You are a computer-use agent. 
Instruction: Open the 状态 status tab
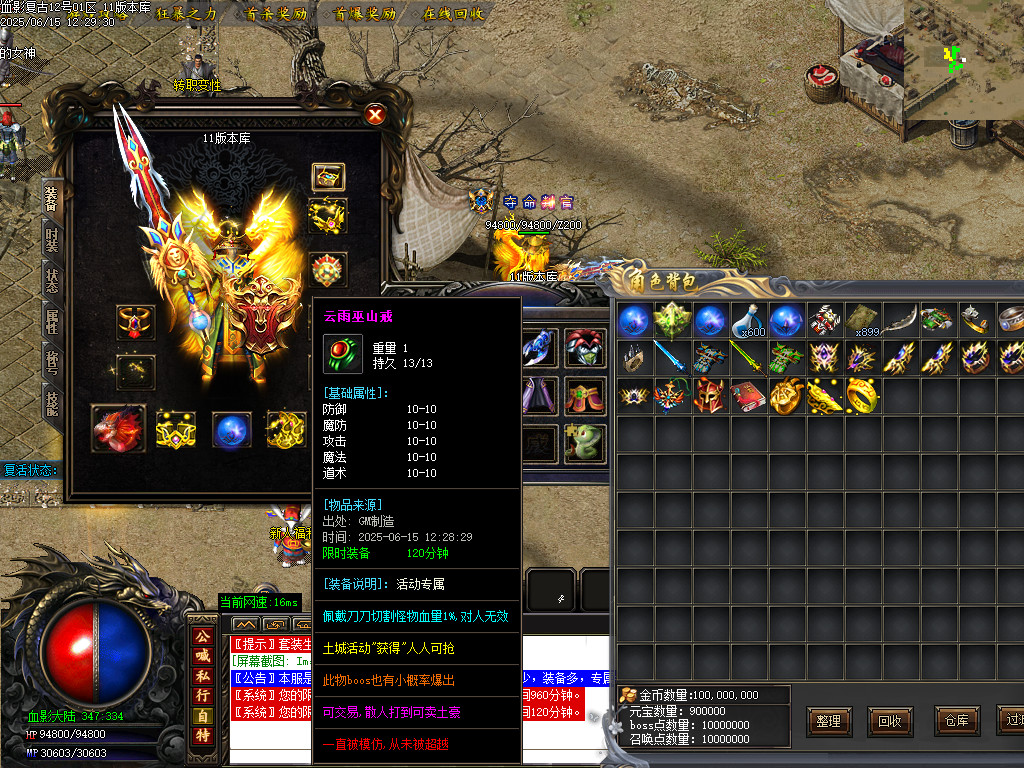[52, 281]
